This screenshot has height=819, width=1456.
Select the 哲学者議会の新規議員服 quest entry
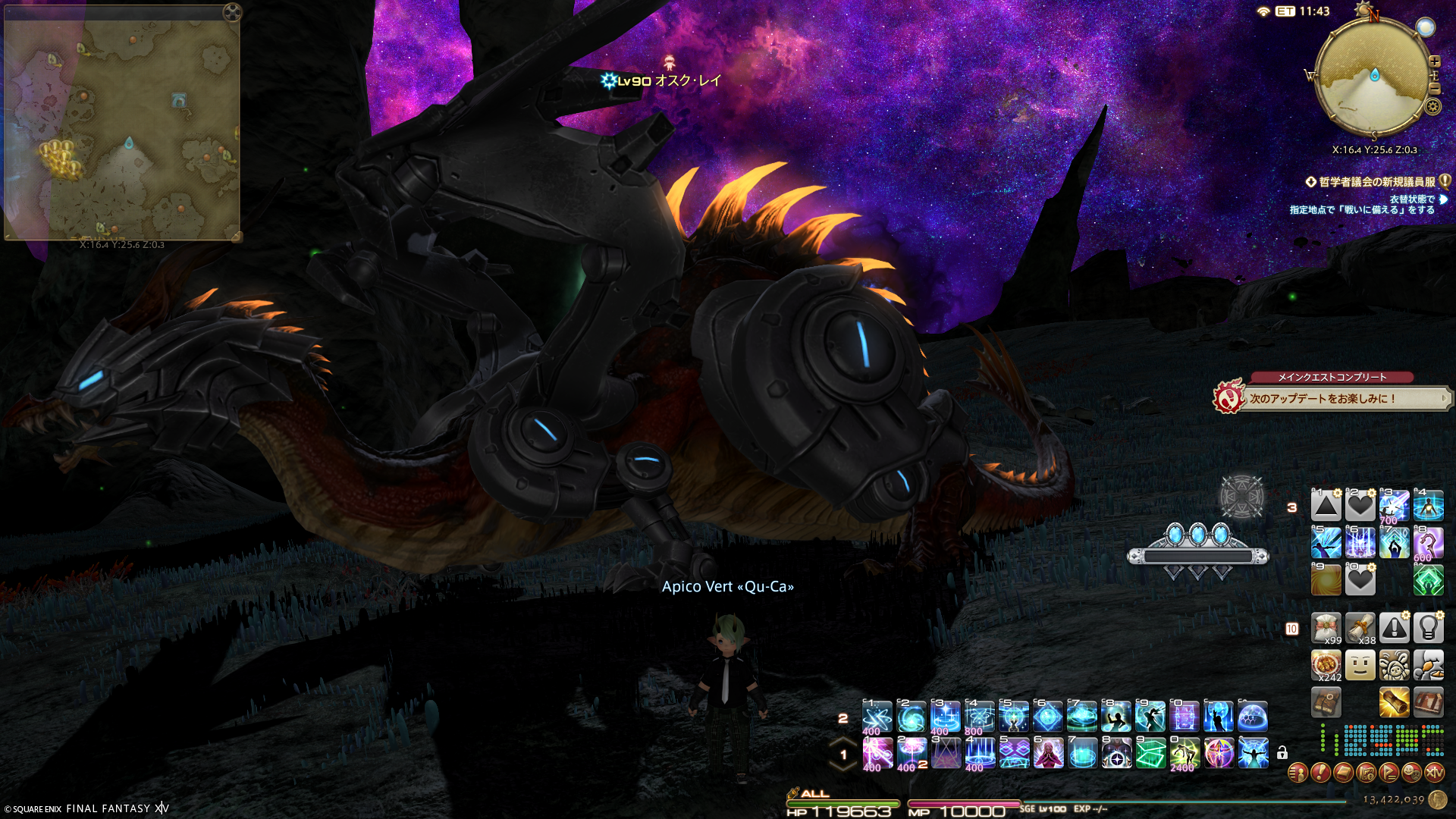[x=1376, y=182]
